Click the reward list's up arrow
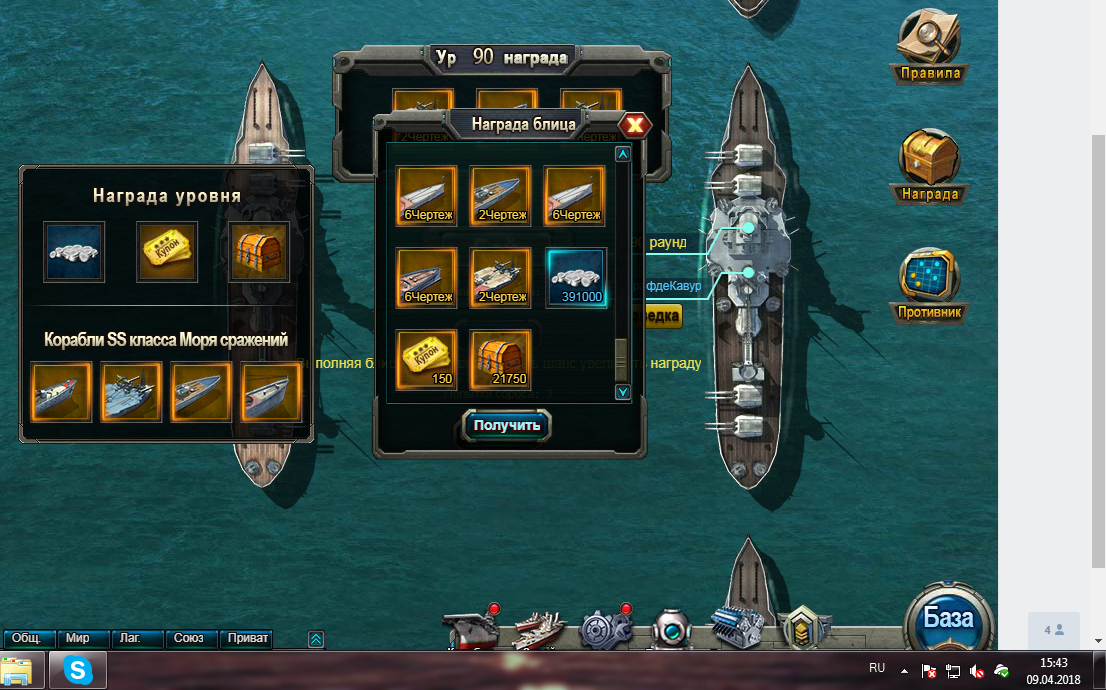This screenshot has height=690, width=1106. pos(622,154)
